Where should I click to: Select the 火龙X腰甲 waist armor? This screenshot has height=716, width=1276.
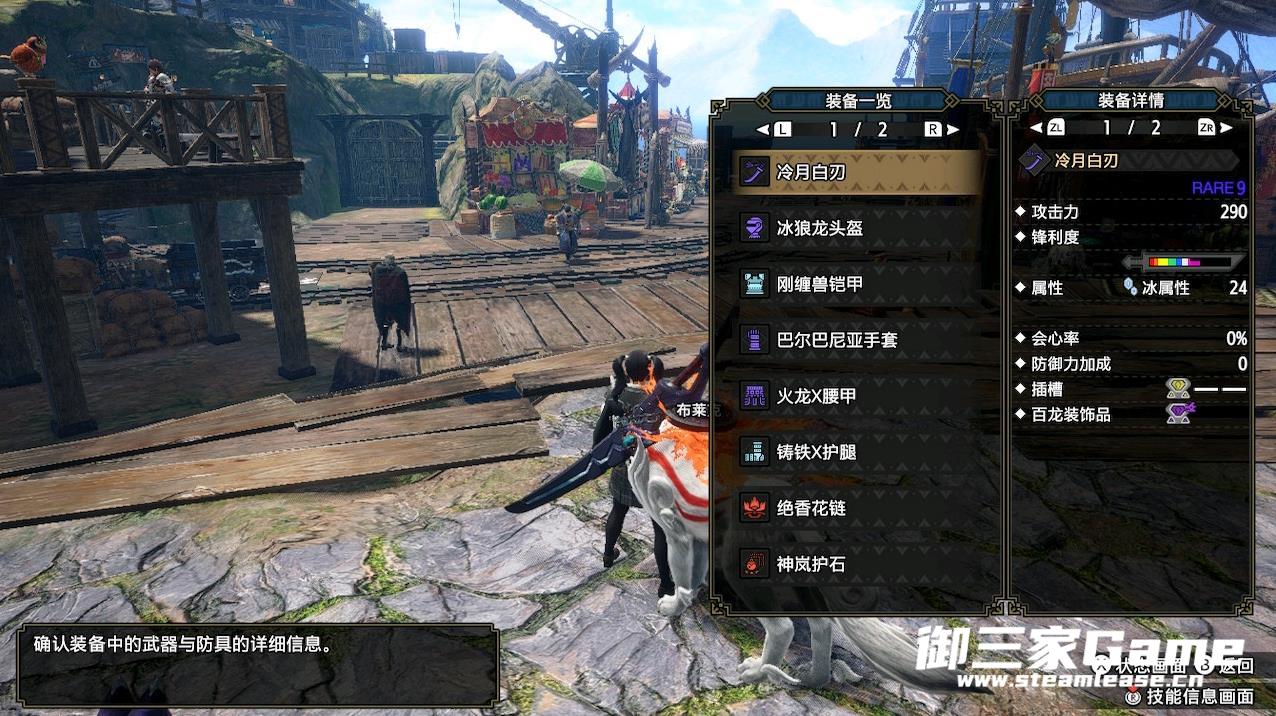point(857,396)
